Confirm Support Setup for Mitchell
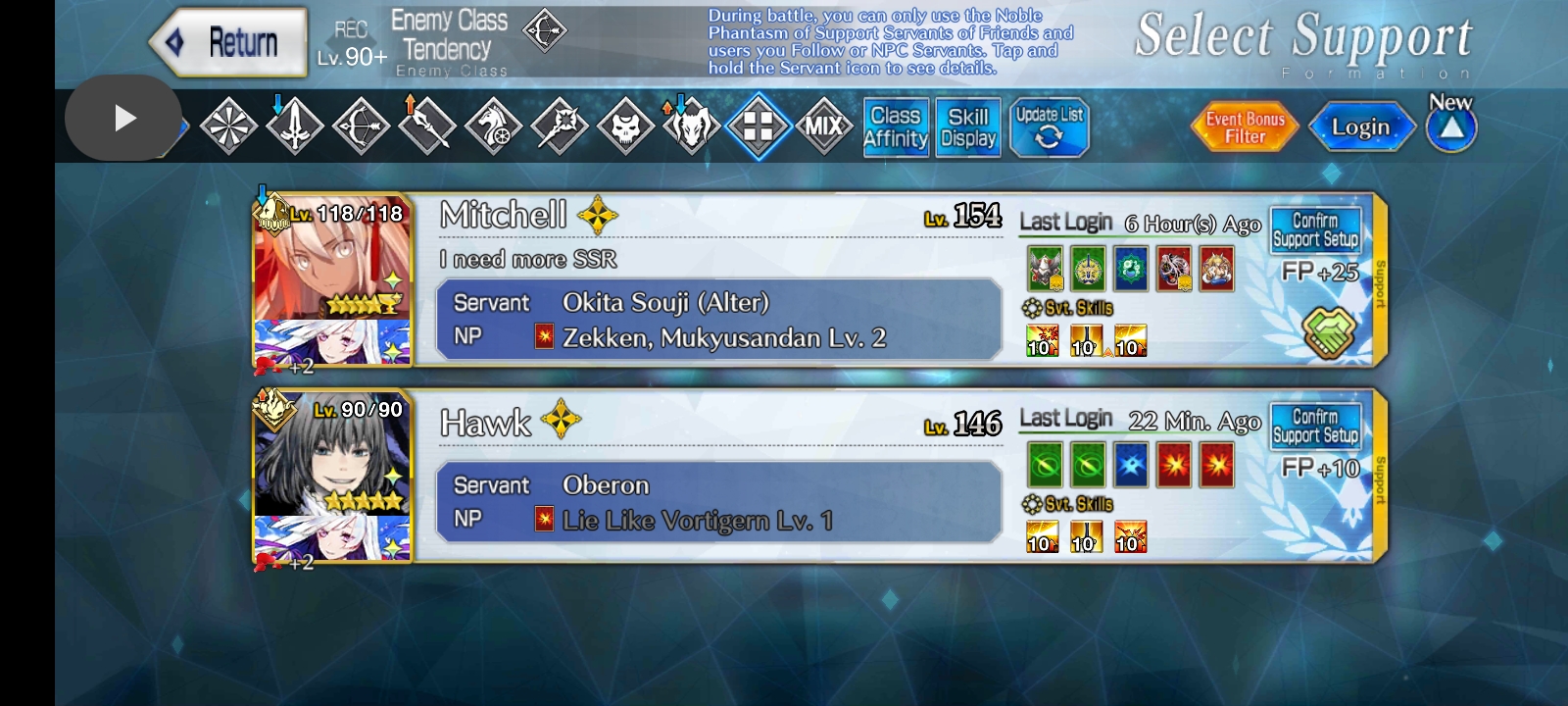This screenshot has height=706, width=1568. [x=1315, y=227]
